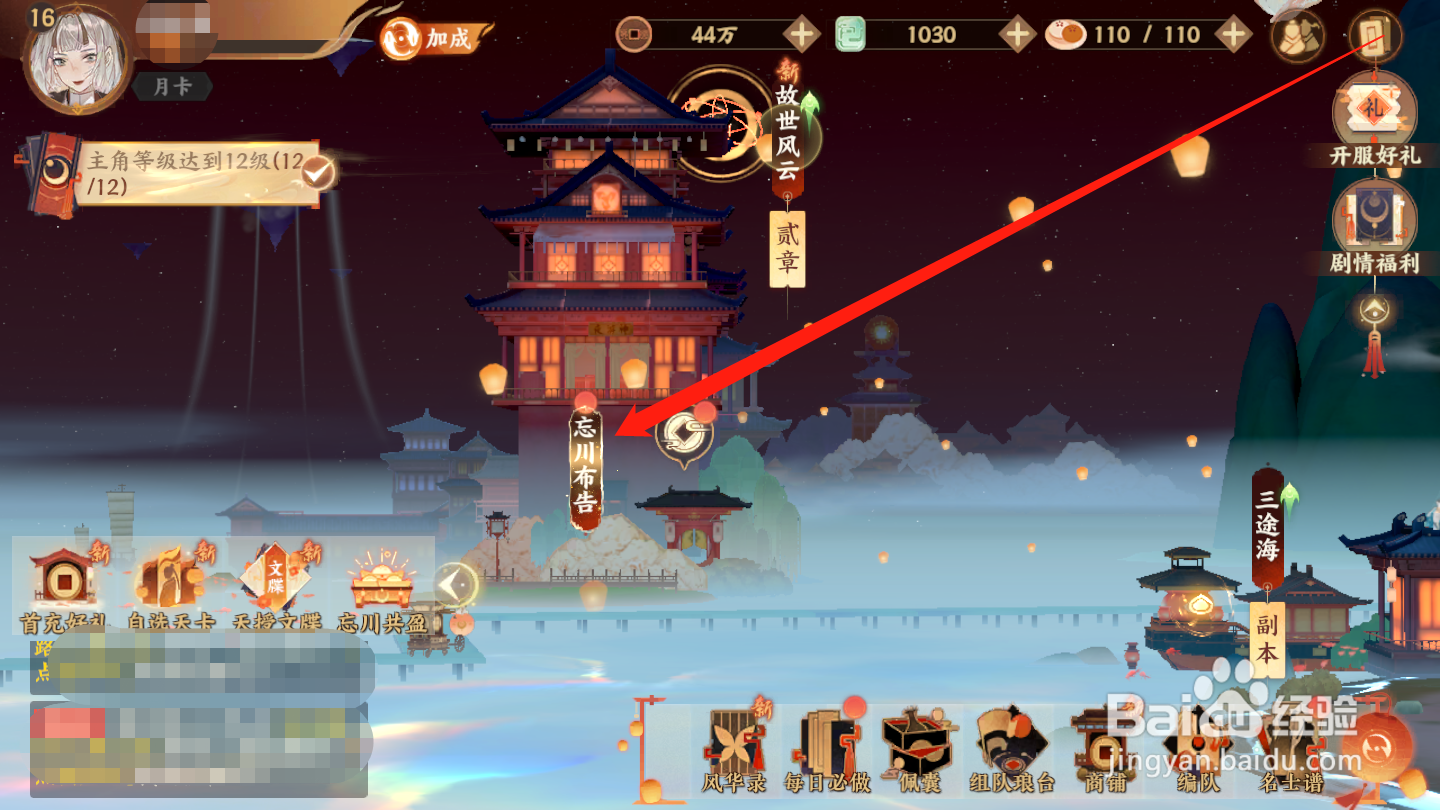Refill stamina with the plus button
Screen dimensions: 1440x810
(x=1234, y=35)
